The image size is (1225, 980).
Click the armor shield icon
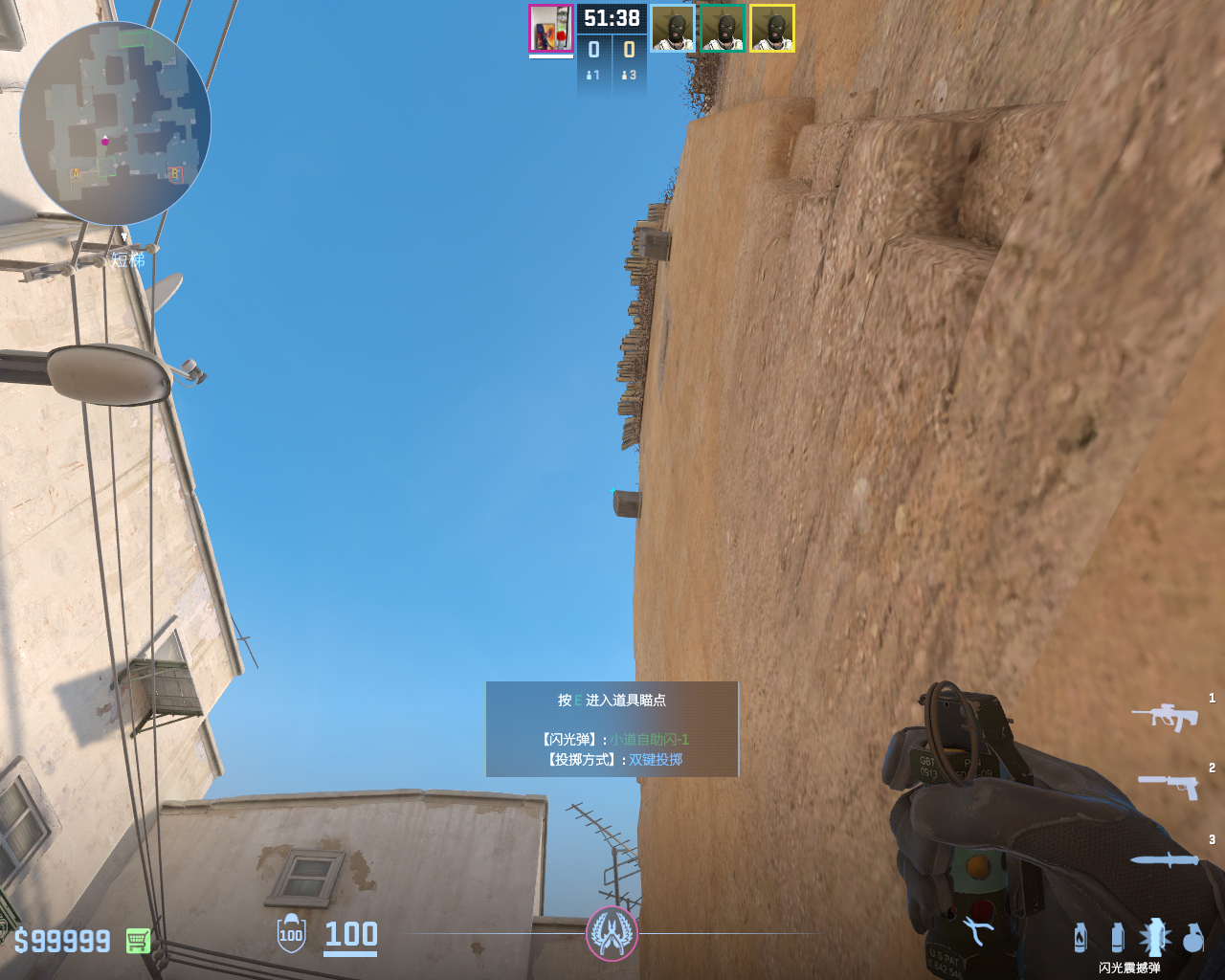291,934
